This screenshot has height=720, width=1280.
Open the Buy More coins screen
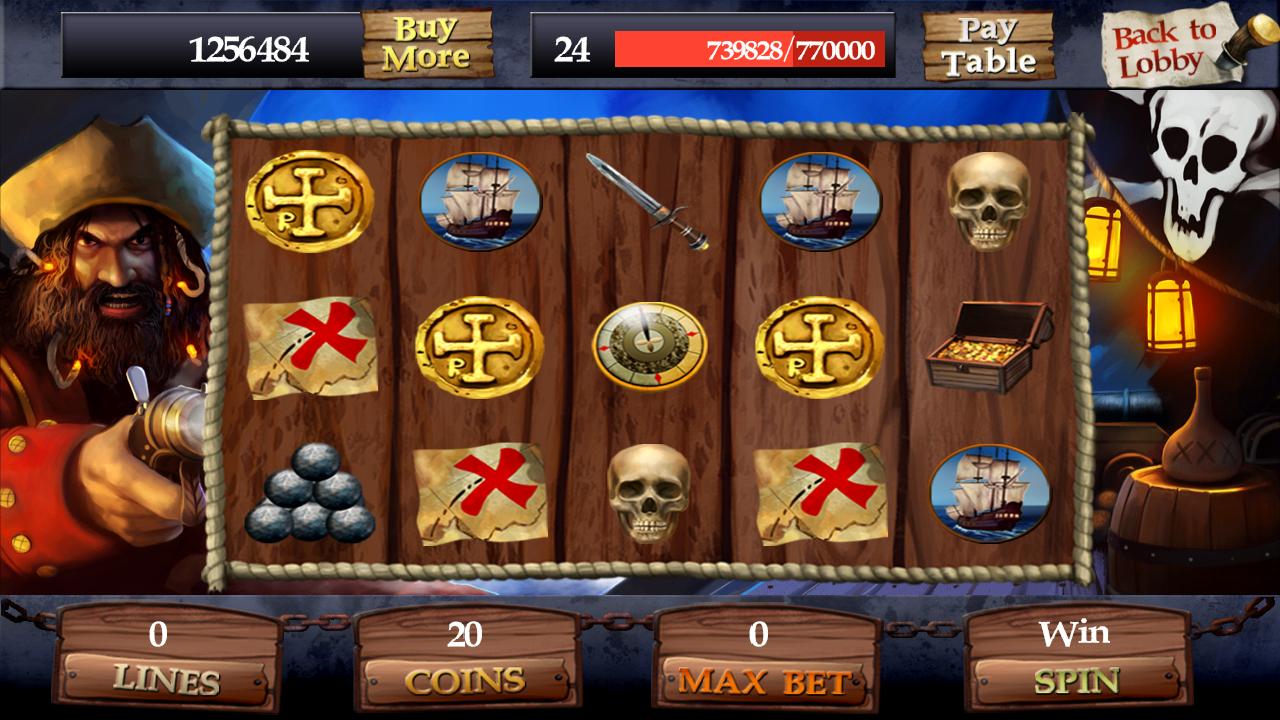429,45
